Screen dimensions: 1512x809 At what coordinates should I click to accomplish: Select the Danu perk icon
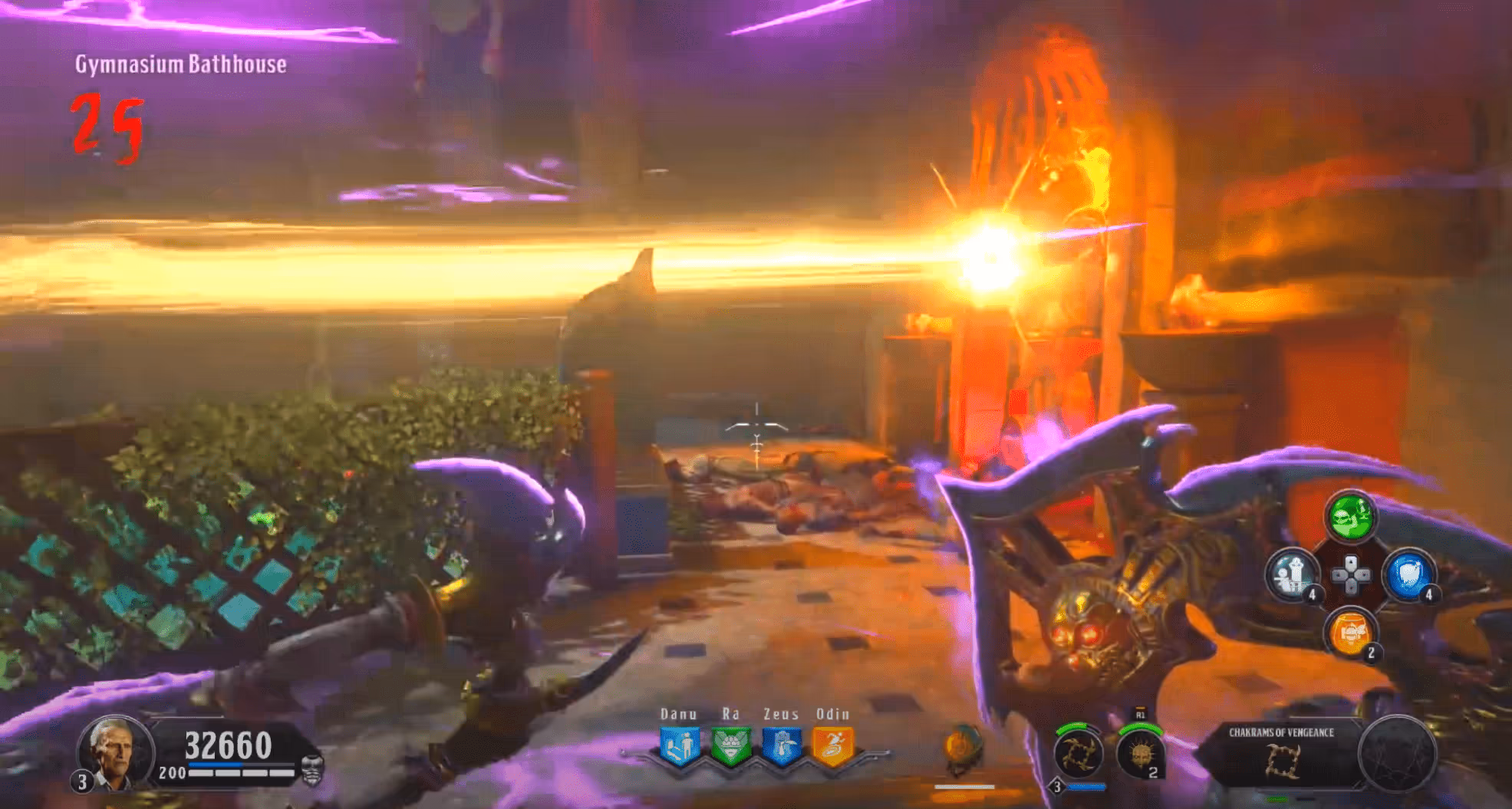(x=679, y=746)
